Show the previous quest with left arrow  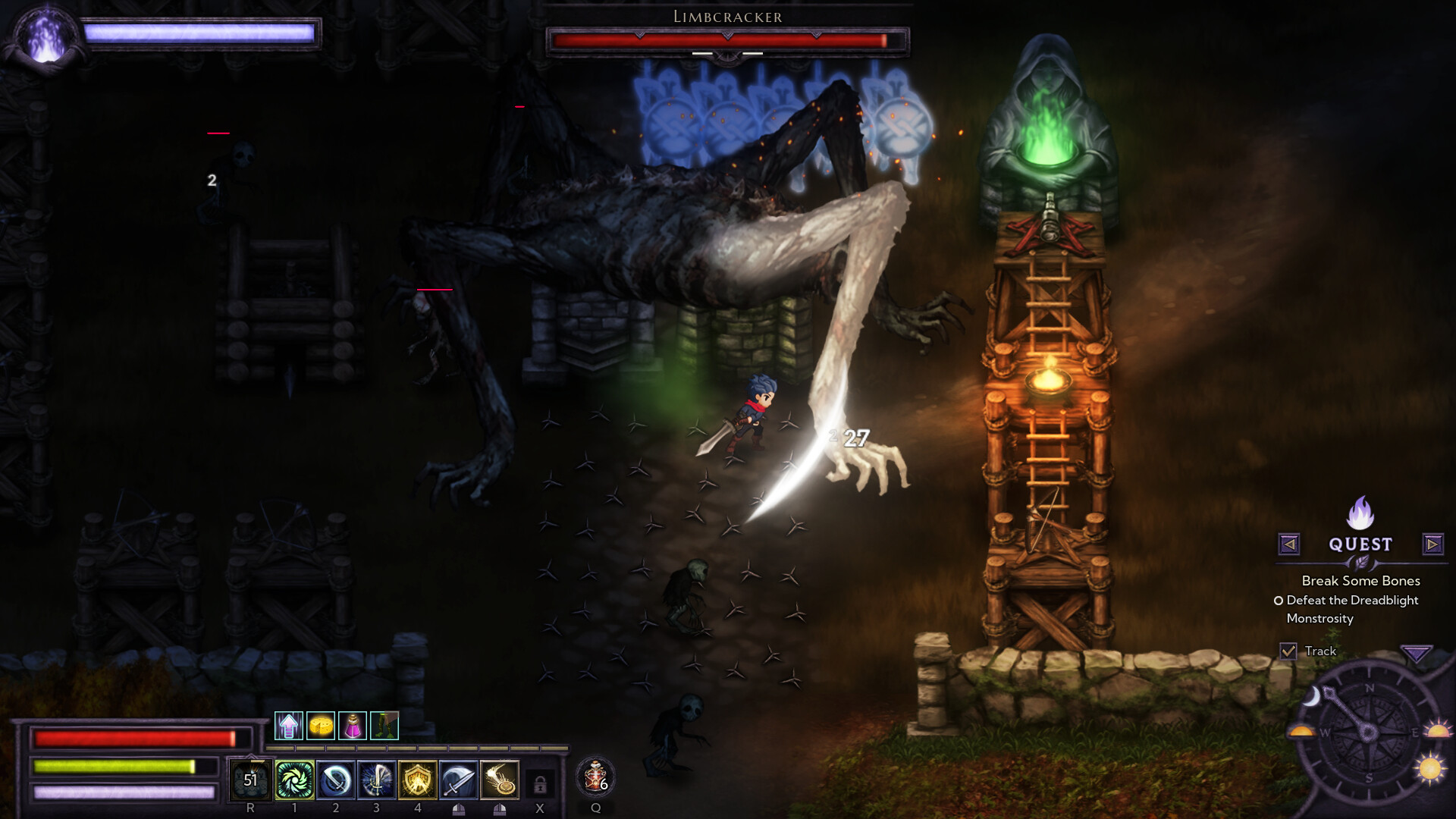[1289, 544]
